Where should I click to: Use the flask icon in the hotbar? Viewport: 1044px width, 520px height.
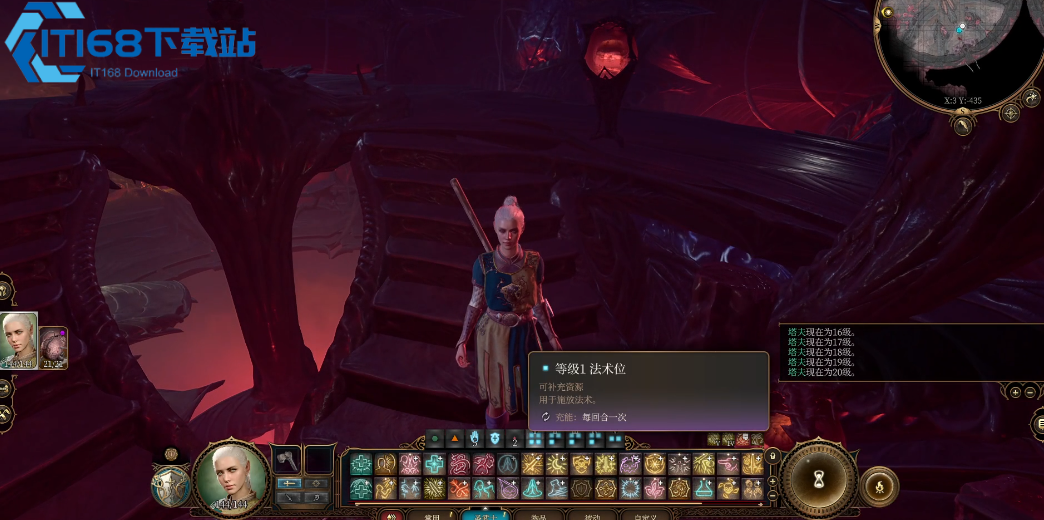coord(706,487)
